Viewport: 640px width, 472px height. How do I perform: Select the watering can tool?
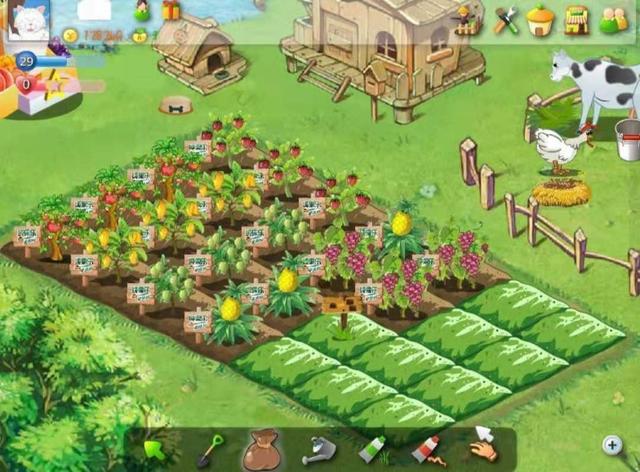[x=319, y=449]
